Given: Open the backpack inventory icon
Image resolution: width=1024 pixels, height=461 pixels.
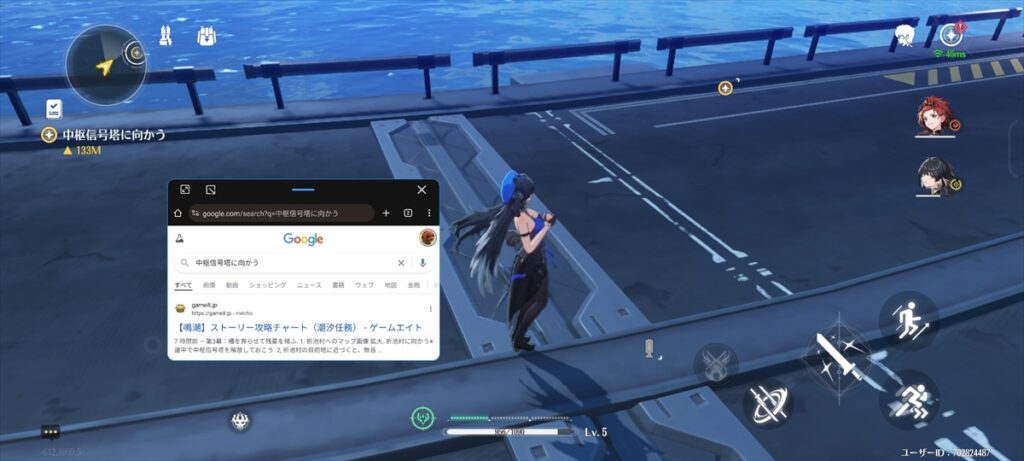Looking at the screenshot, I should [x=208, y=37].
